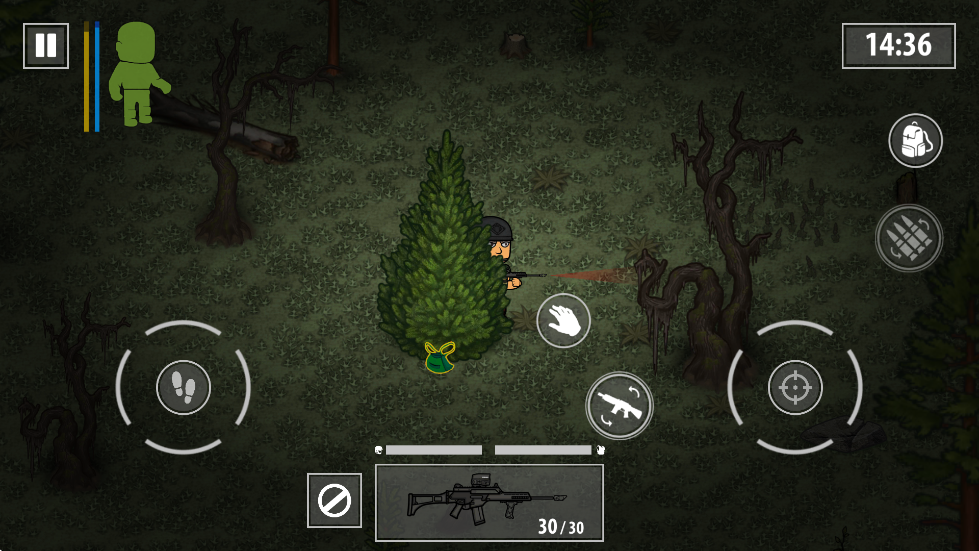Activate the greyed diamond-pattern ability button
The image size is (979, 551).
[908, 238]
